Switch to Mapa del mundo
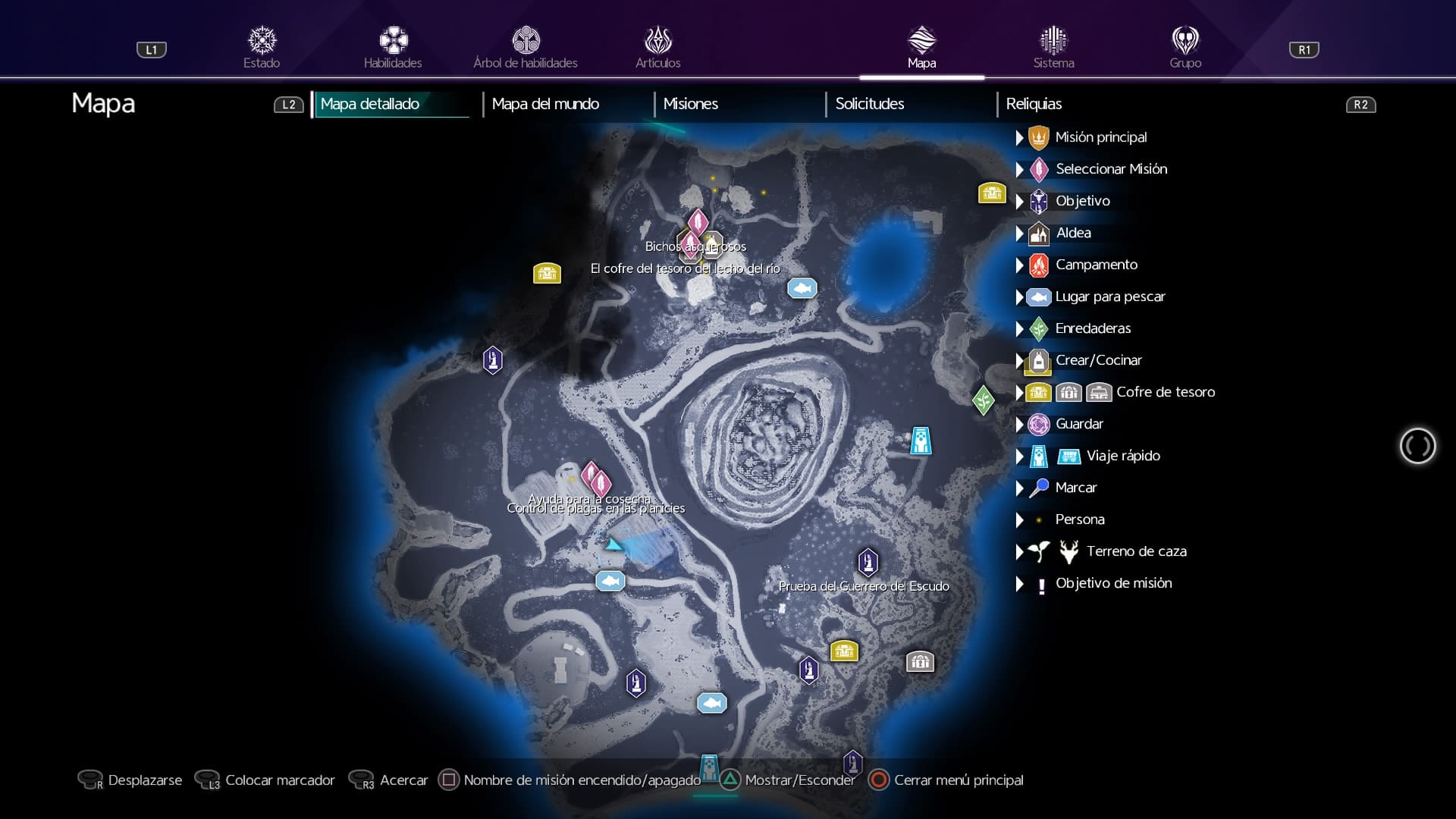Screen dimensions: 1456x819 [545, 104]
